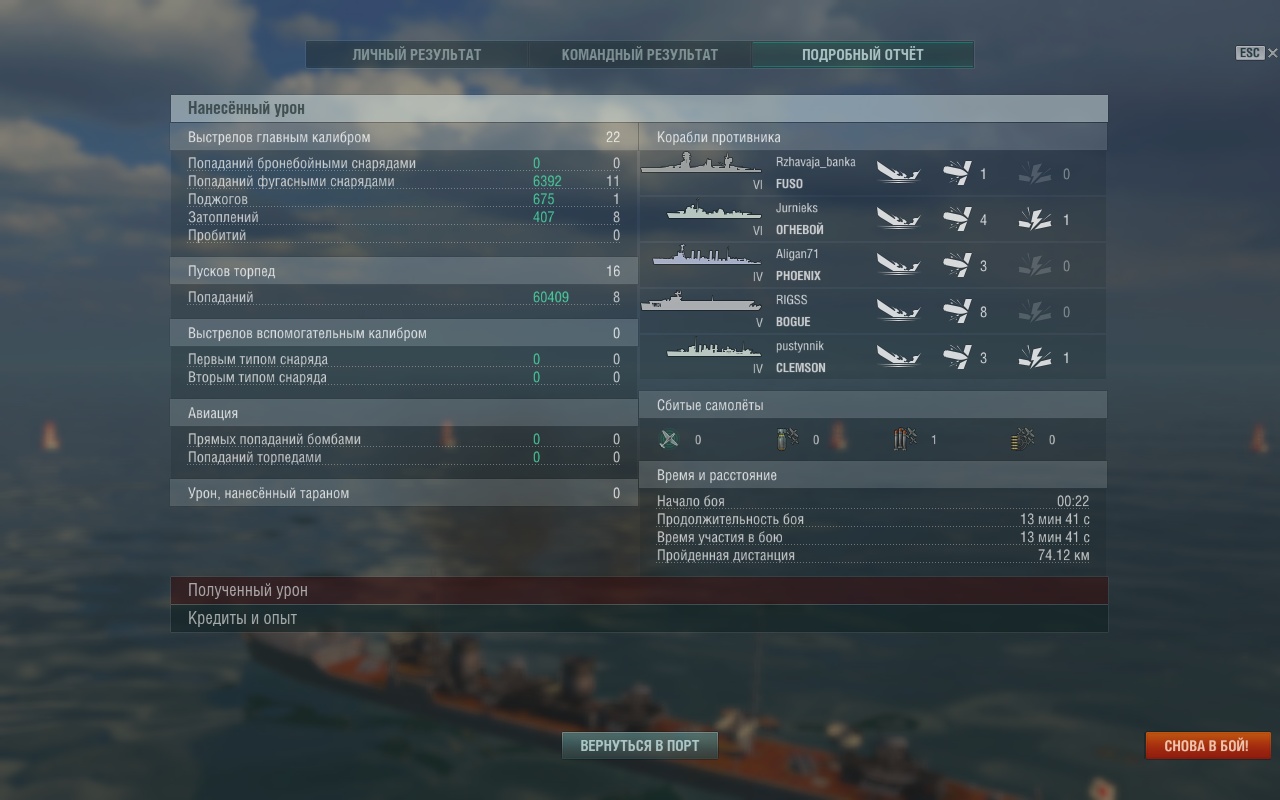Expand the Кредиты и опыт section
Image resolution: width=1280 pixels, height=800 pixels.
pyautogui.click(x=639, y=619)
